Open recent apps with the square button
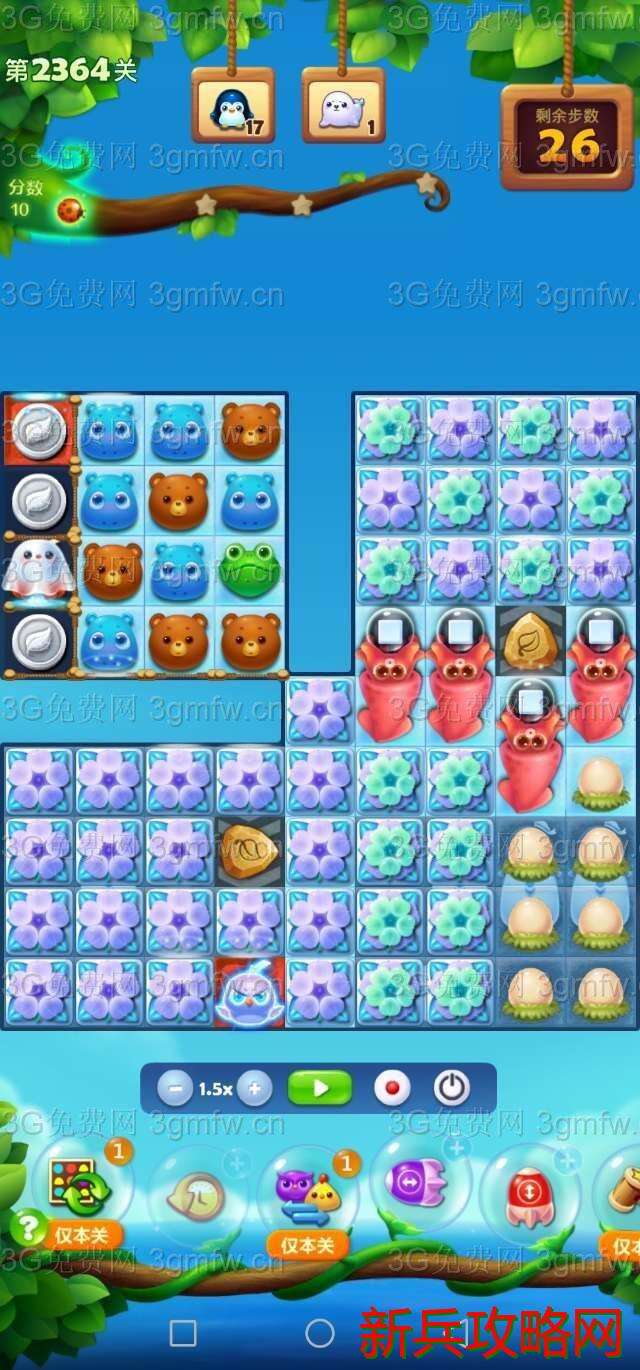 point(183,1333)
